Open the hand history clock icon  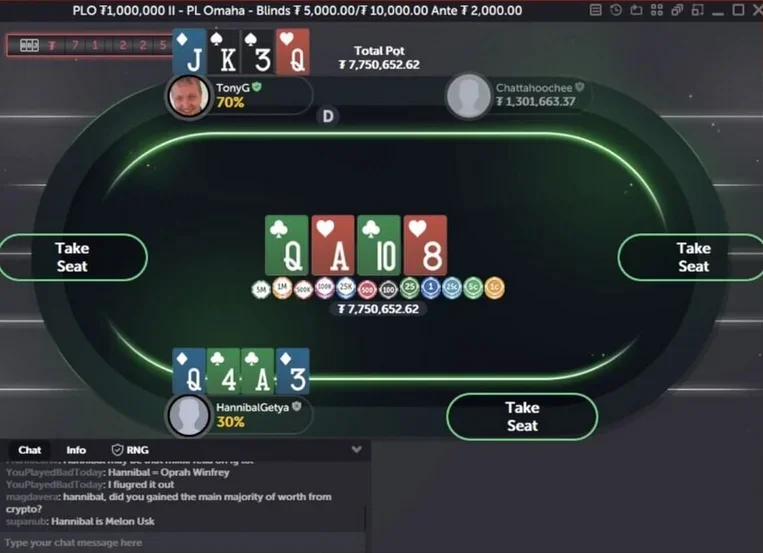(616, 10)
